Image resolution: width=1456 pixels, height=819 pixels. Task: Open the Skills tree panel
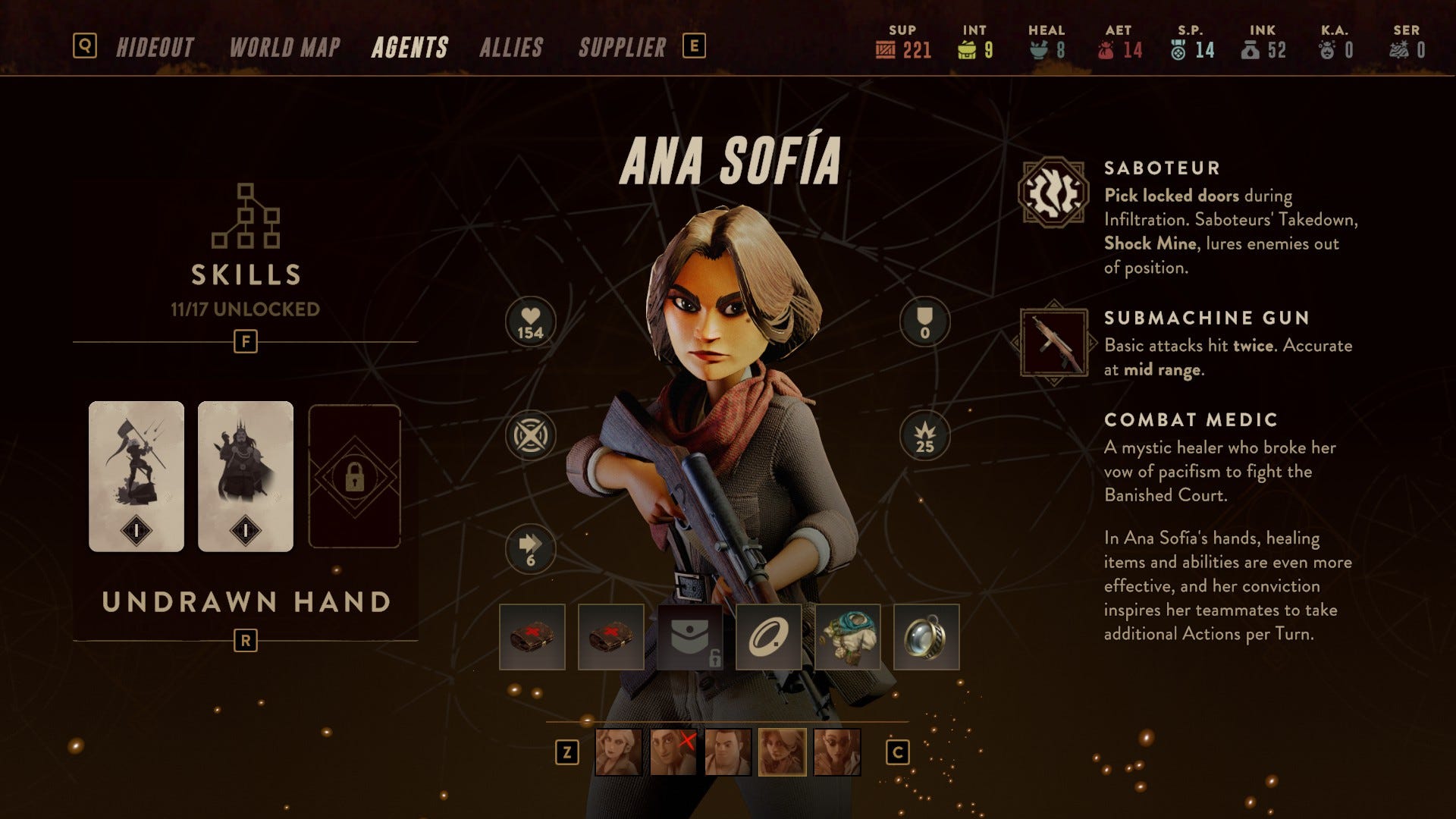(x=245, y=250)
